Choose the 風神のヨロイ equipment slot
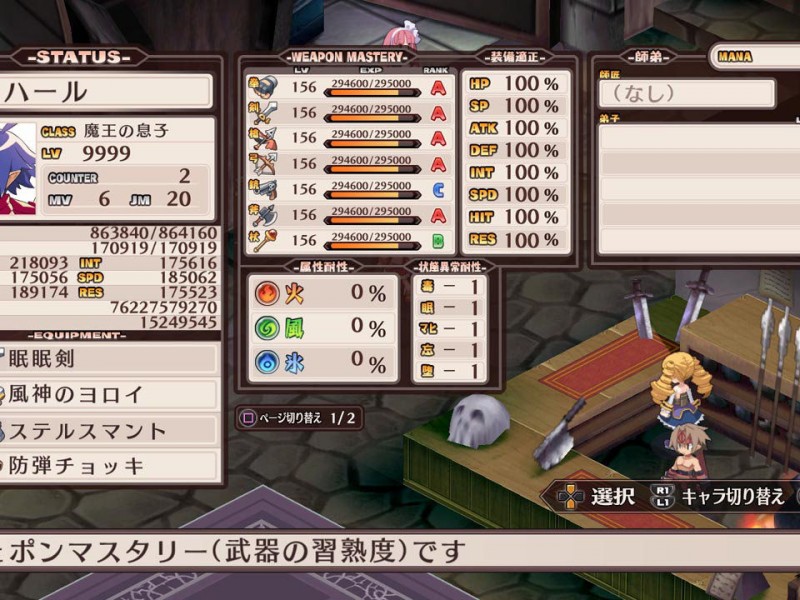Screen dimensions: 800x600 108,395
